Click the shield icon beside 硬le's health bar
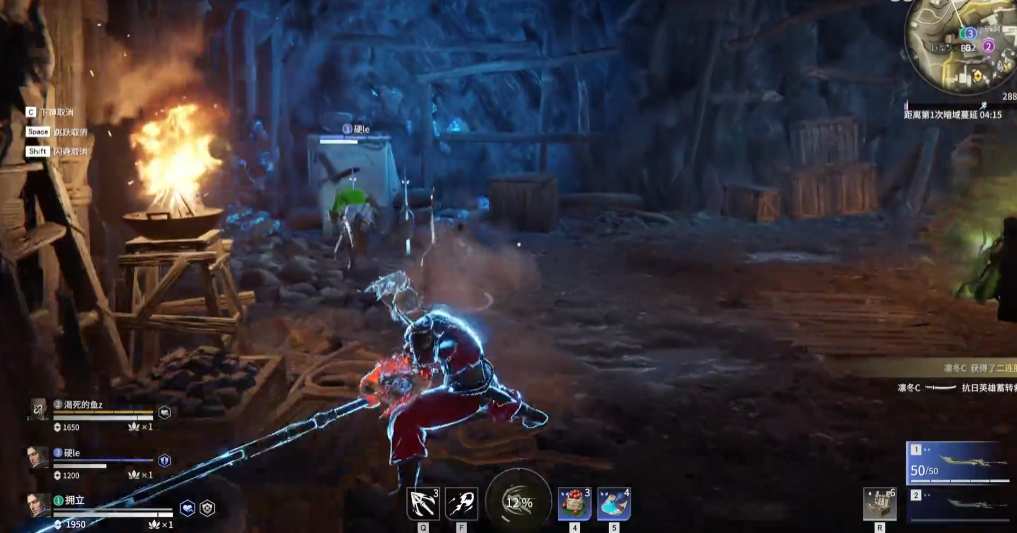This screenshot has width=1017, height=533. click(165, 460)
